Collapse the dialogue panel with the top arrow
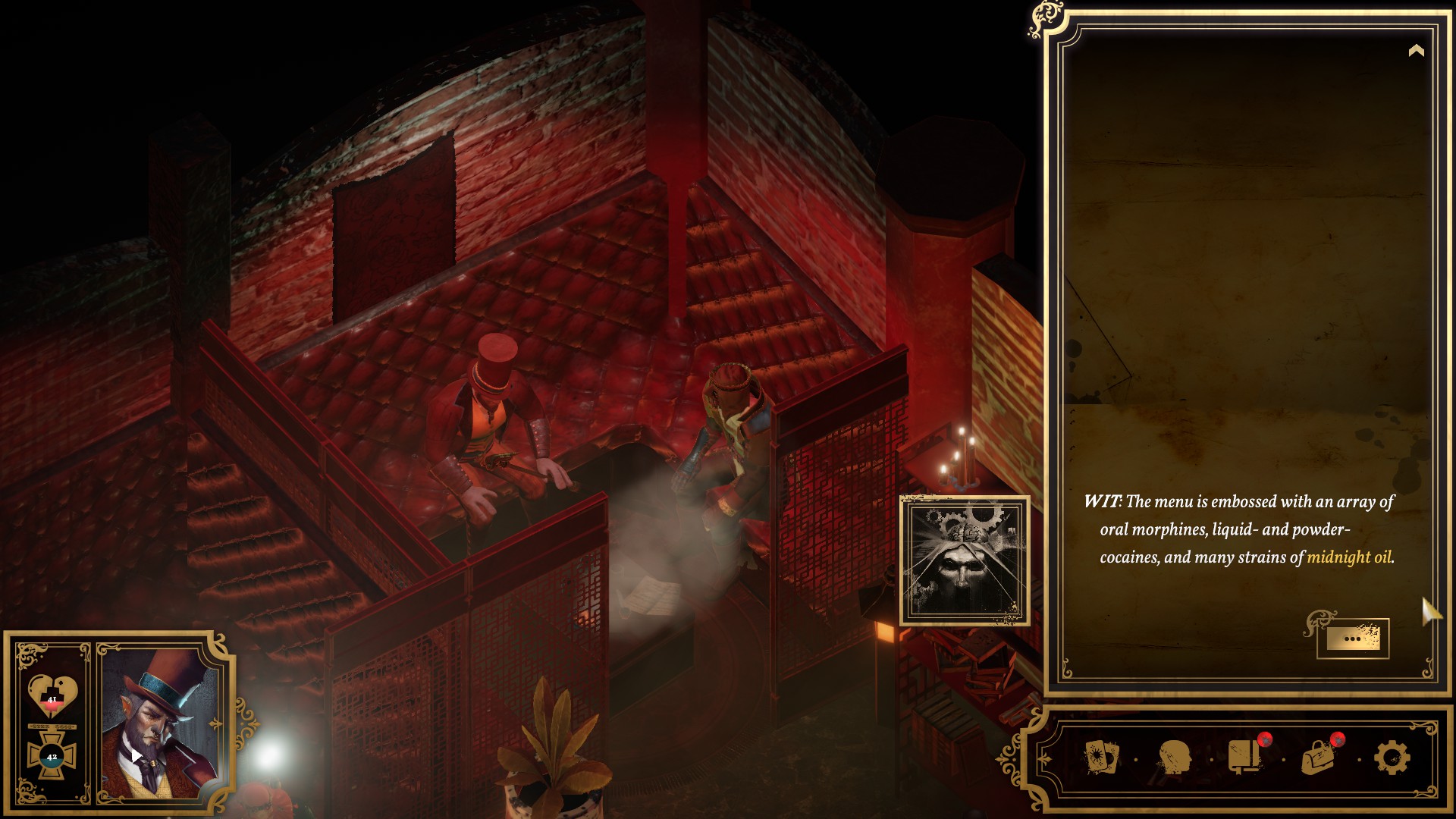This screenshot has width=1456, height=819. (x=1416, y=51)
